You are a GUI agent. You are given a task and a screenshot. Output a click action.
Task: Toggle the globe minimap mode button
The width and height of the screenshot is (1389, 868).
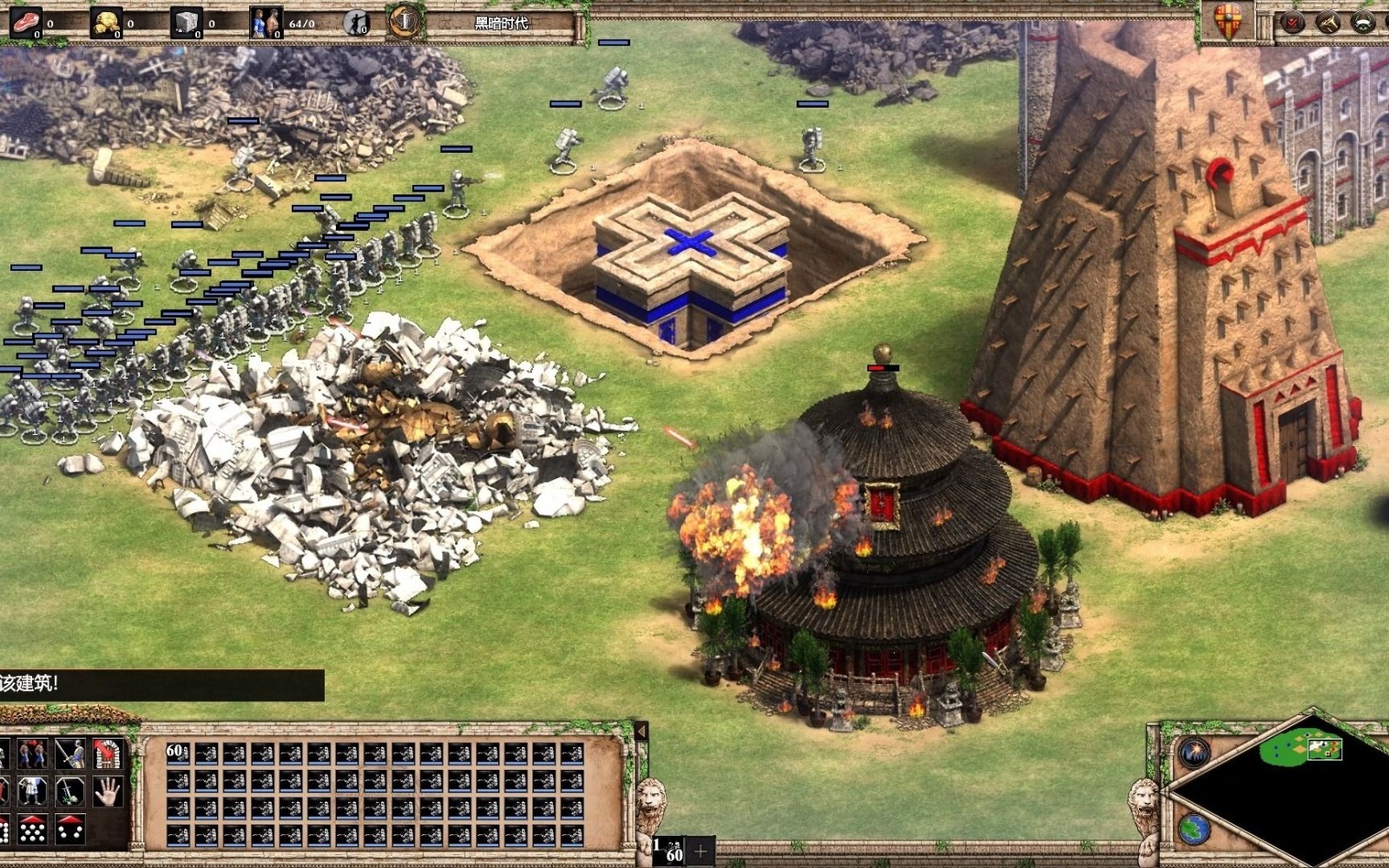click(x=1194, y=827)
